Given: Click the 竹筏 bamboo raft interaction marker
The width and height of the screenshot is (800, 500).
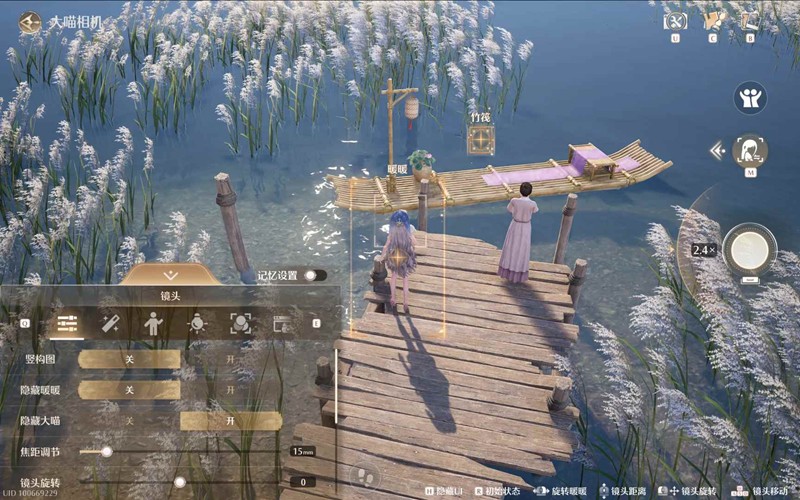Looking at the screenshot, I should [481, 139].
